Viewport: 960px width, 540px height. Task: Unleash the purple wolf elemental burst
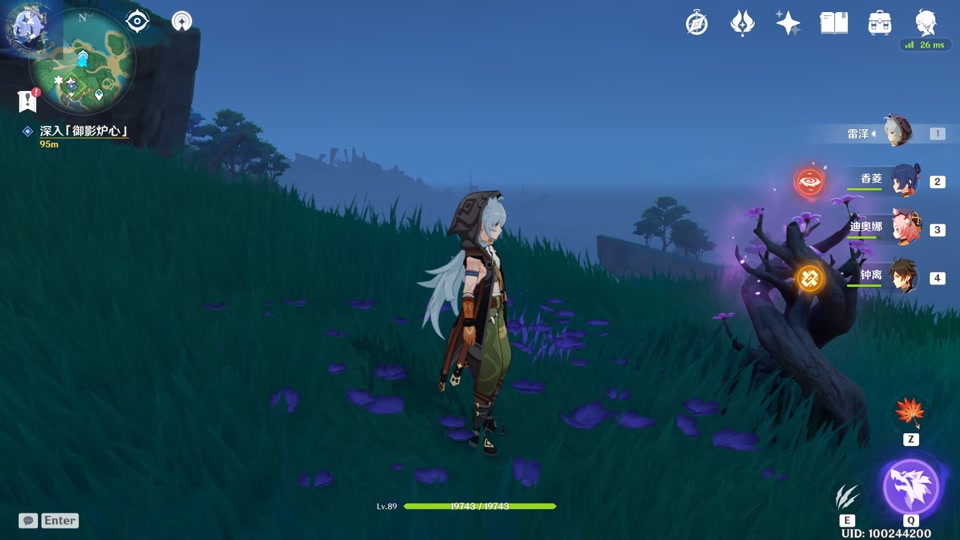911,487
